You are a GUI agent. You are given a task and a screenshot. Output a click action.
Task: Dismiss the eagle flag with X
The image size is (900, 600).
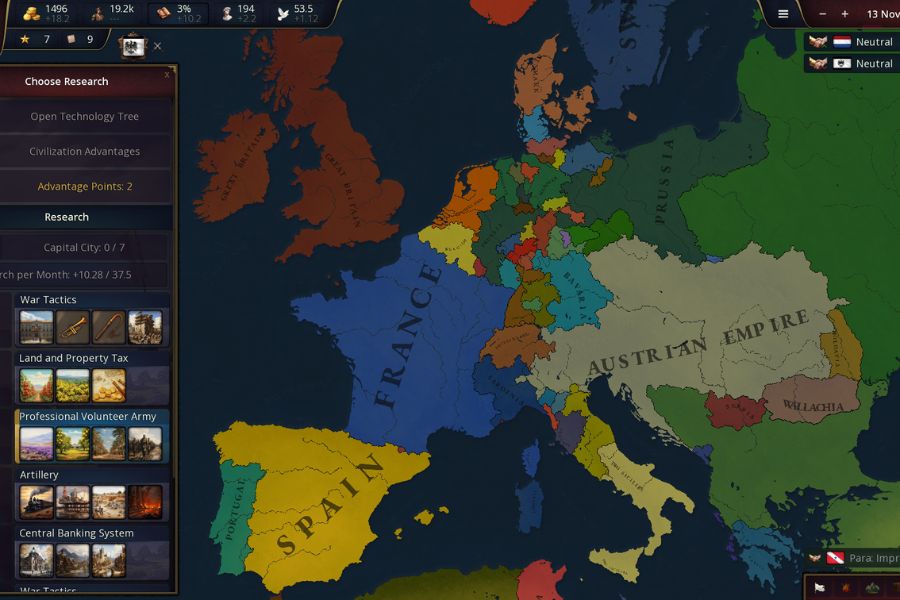click(158, 46)
